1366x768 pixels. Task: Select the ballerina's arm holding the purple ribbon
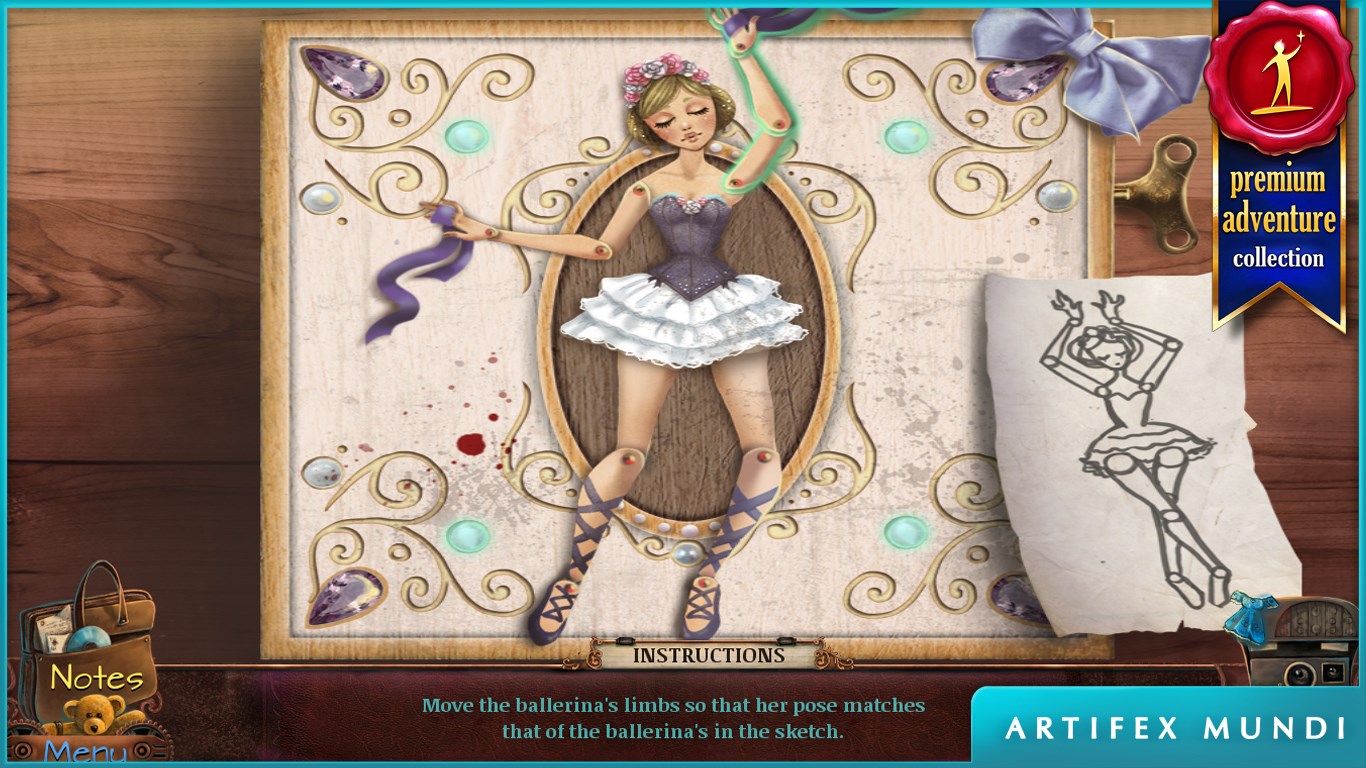(530, 235)
